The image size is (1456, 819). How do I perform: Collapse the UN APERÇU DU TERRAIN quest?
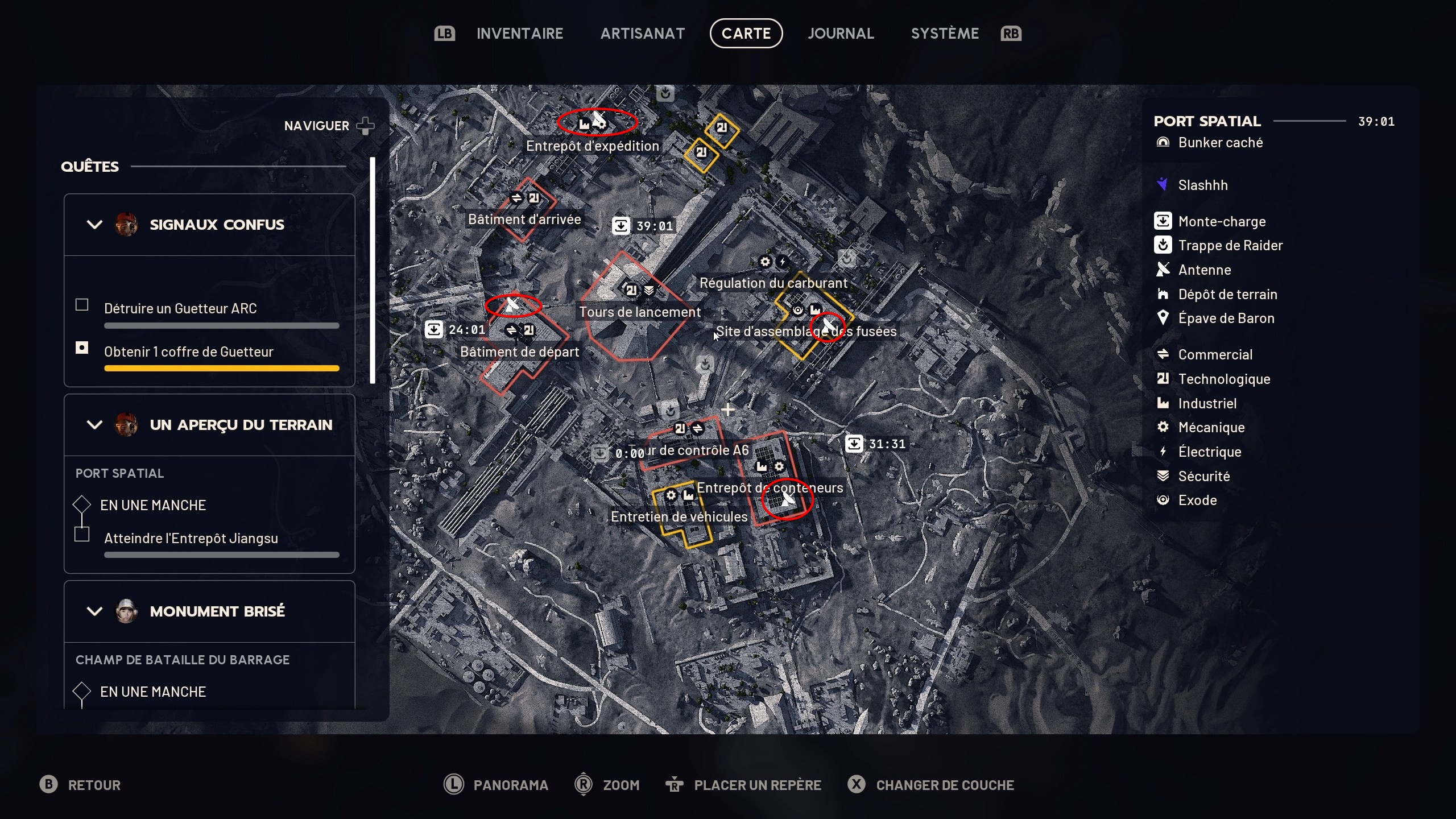[x=94, y=424]
